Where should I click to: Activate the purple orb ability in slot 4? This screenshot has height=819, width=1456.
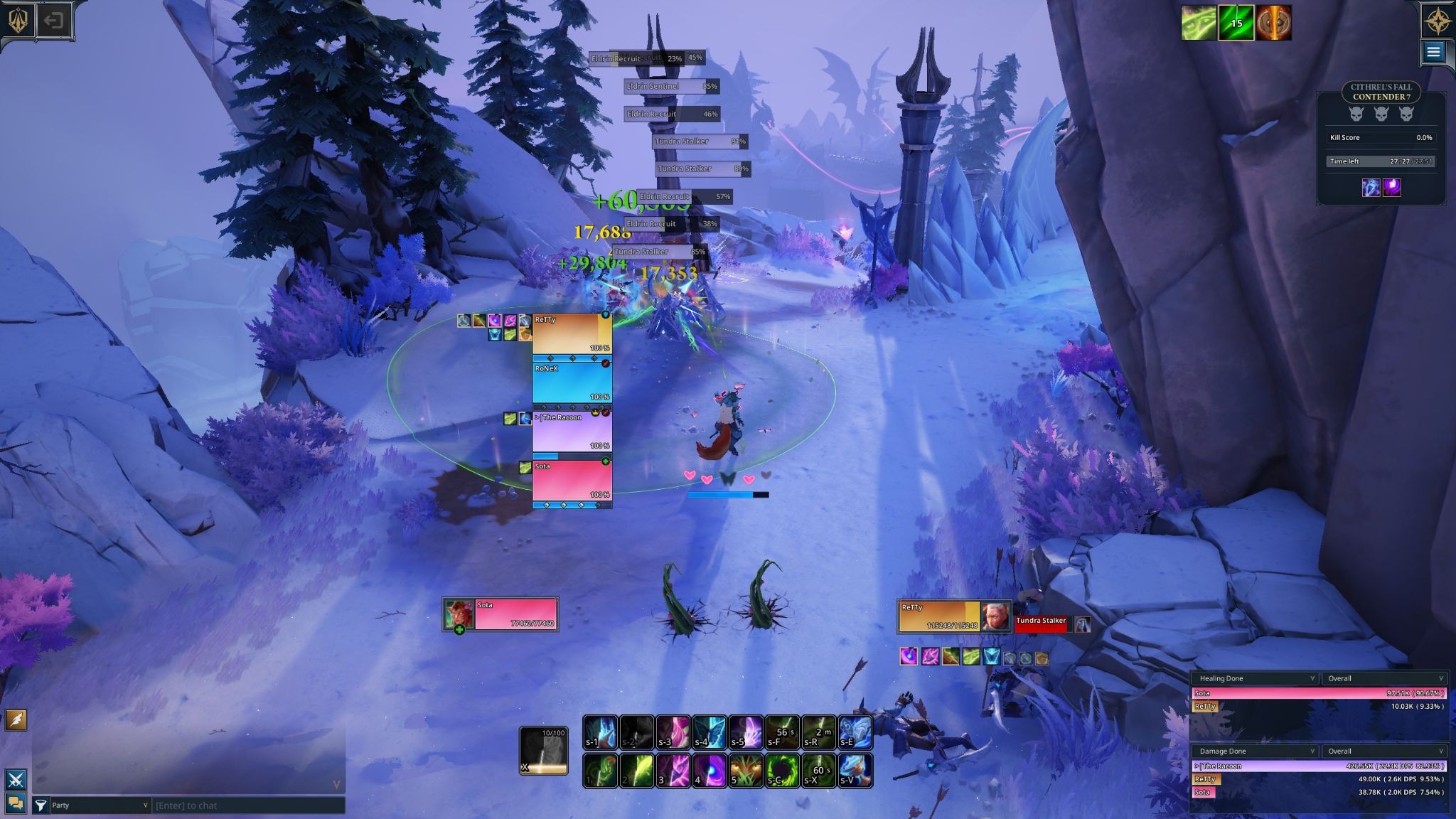(710, 771)
